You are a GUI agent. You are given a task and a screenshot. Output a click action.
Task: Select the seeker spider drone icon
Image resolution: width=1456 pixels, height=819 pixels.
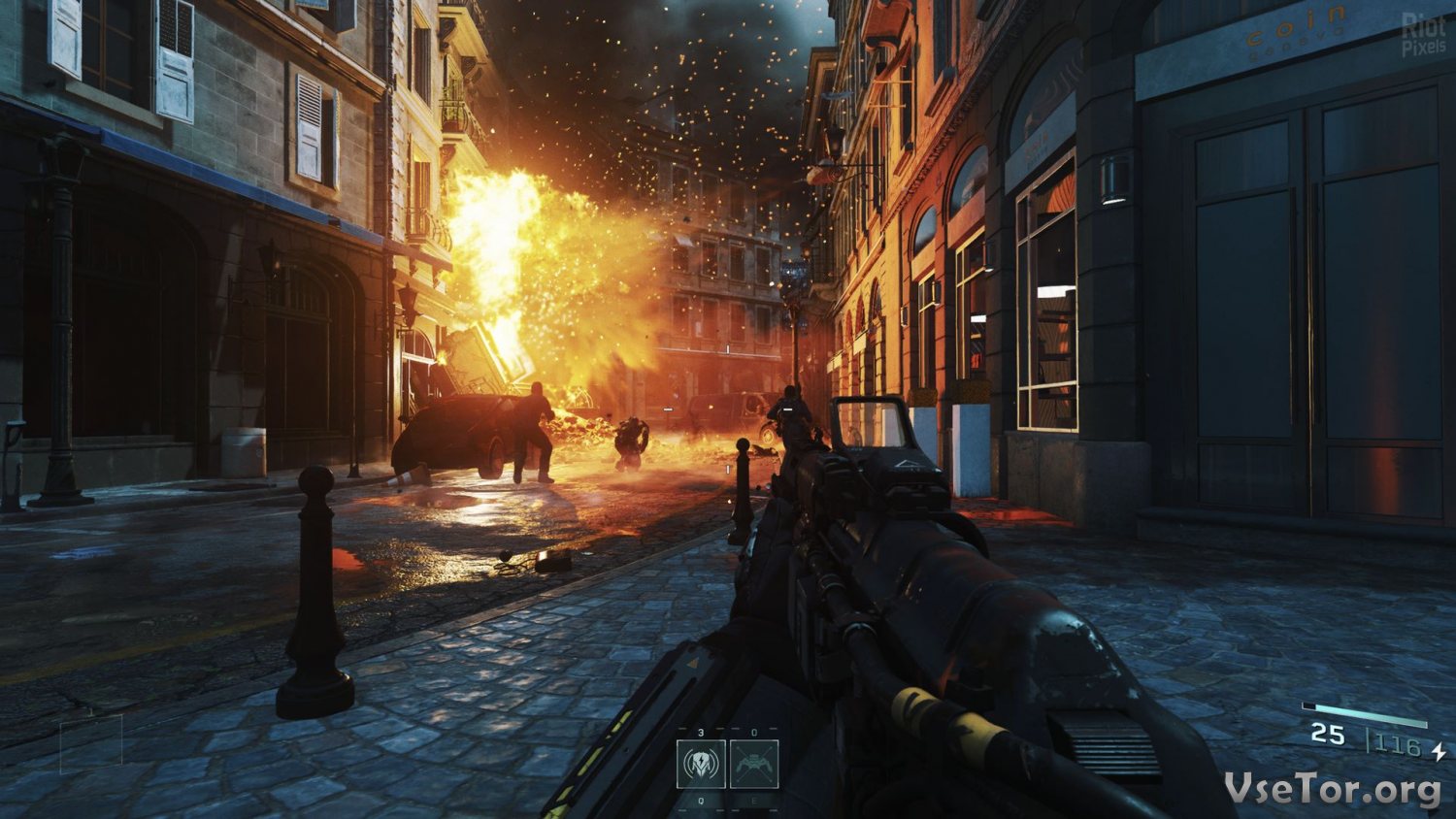[753, 764]
